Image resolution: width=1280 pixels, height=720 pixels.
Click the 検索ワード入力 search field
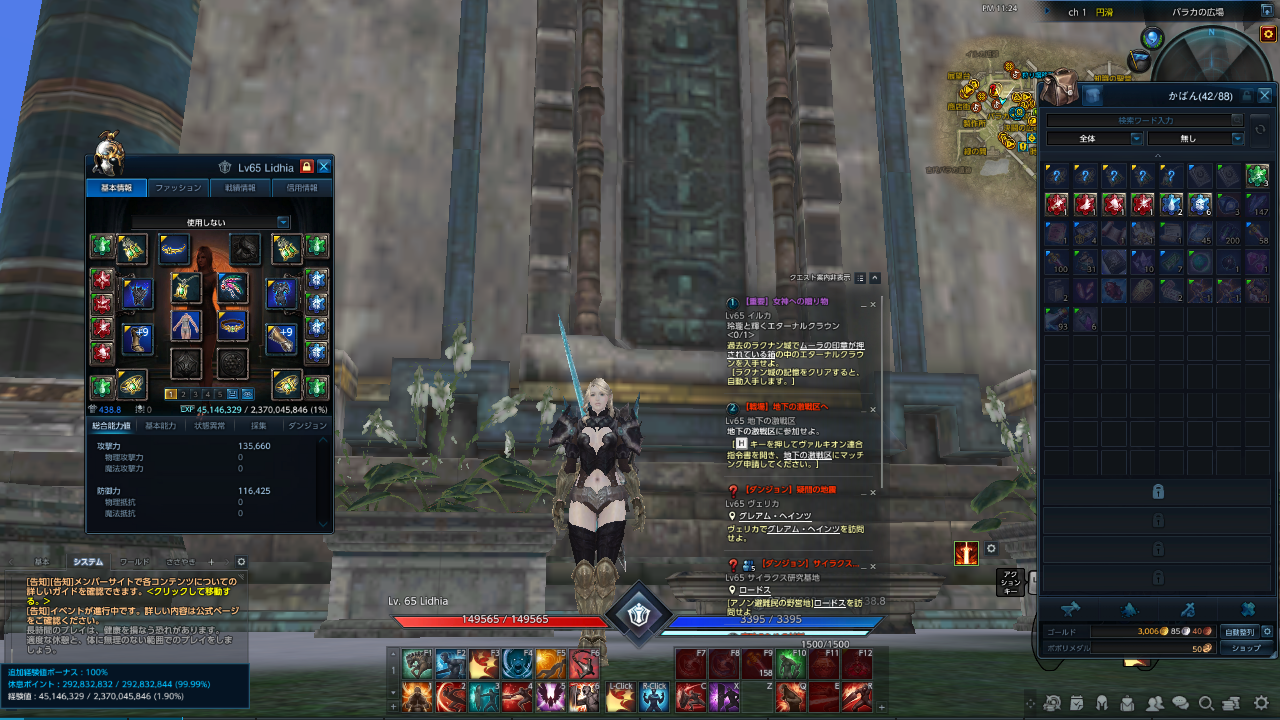[1145, 119]
